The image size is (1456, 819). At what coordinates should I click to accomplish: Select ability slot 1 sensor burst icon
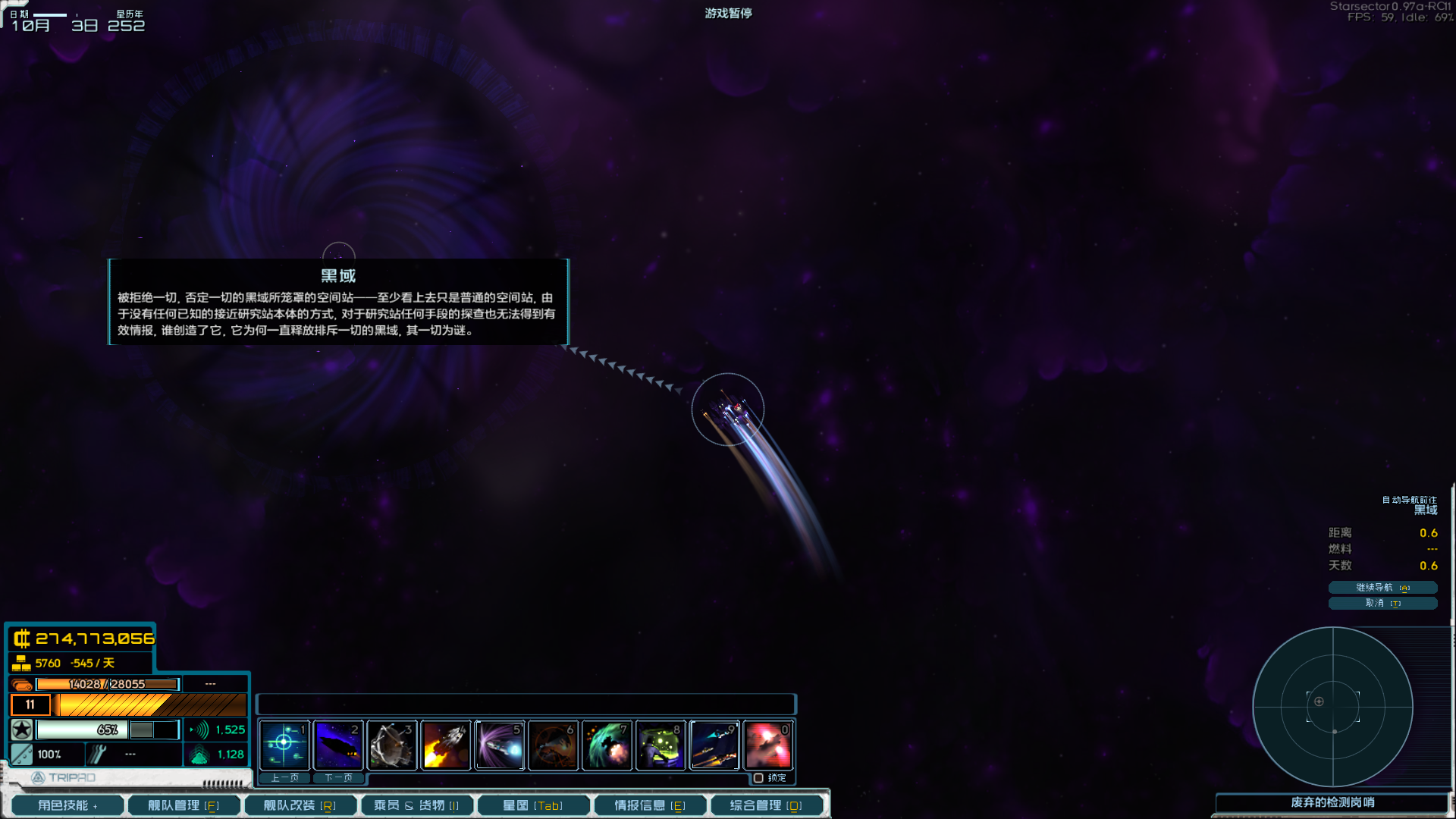click(x=284, y=745)
